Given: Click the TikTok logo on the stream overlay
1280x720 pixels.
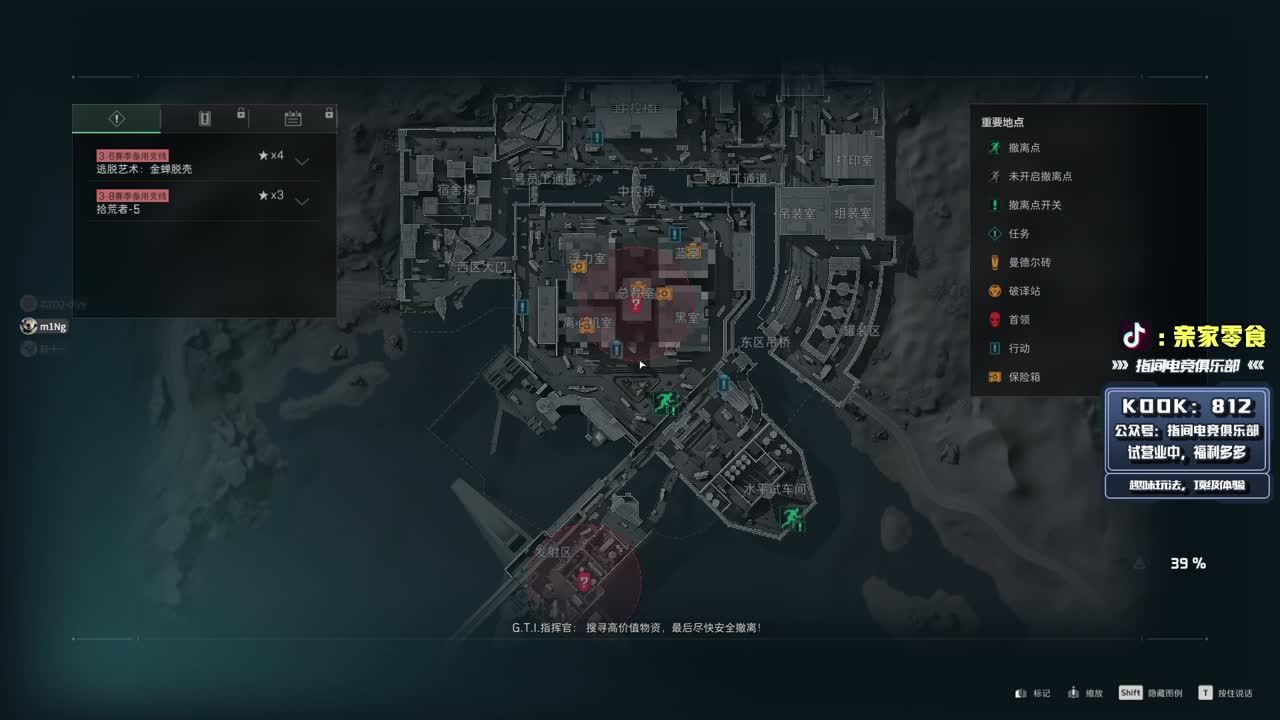Looking at the screenshot, I should 1134,335.
